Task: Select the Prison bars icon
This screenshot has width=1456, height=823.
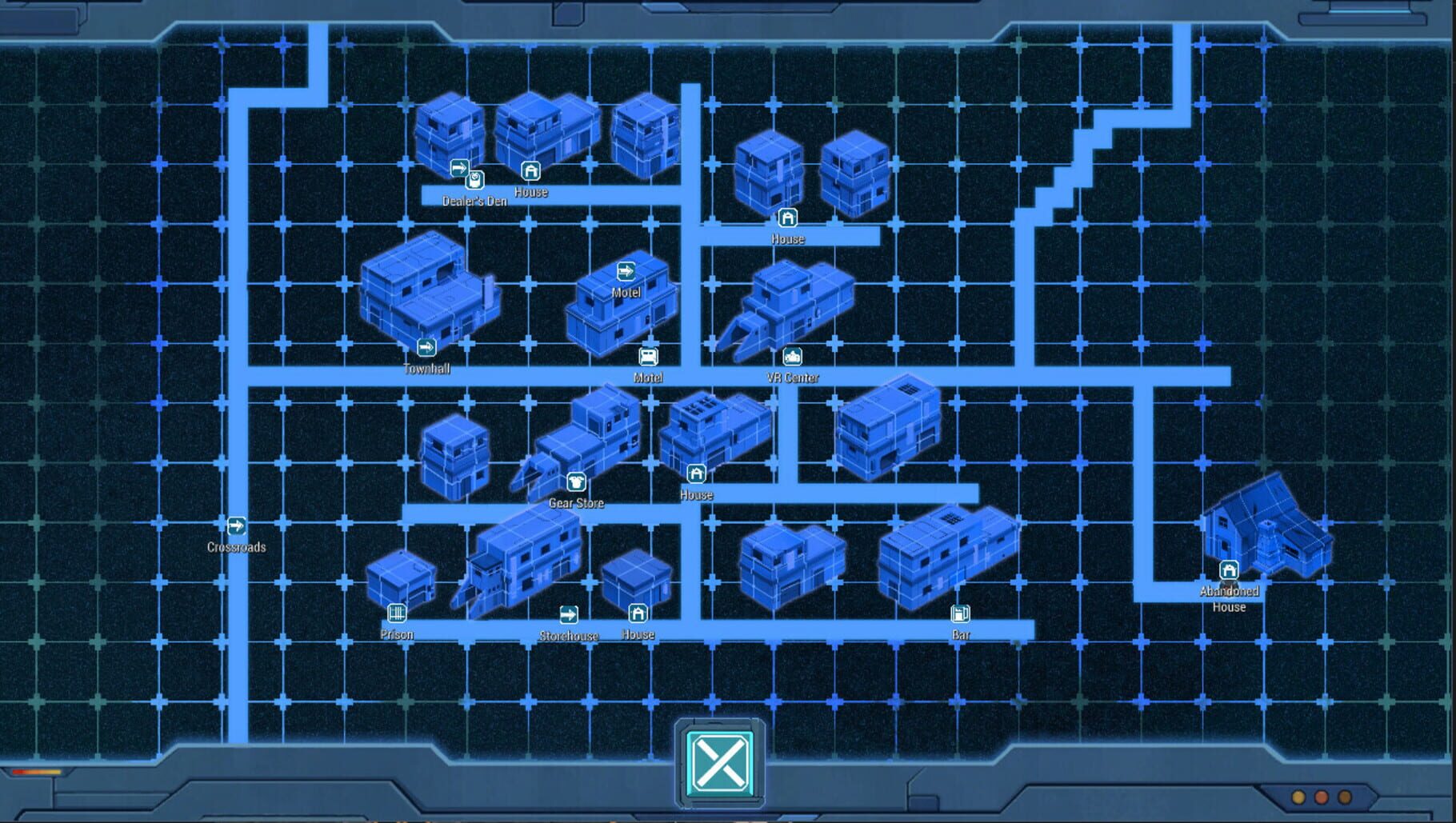Action: coord(398,614)
